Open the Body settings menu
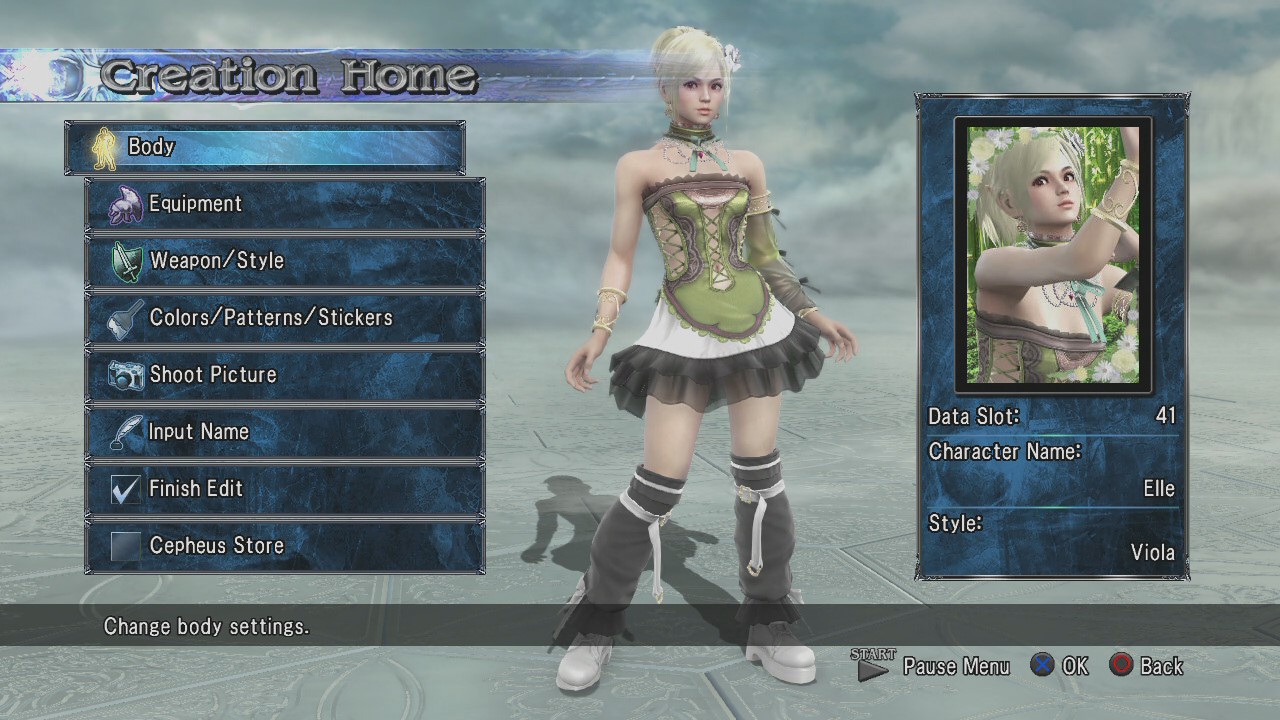This screenshot has height=720, width=1280. [264, 148]
